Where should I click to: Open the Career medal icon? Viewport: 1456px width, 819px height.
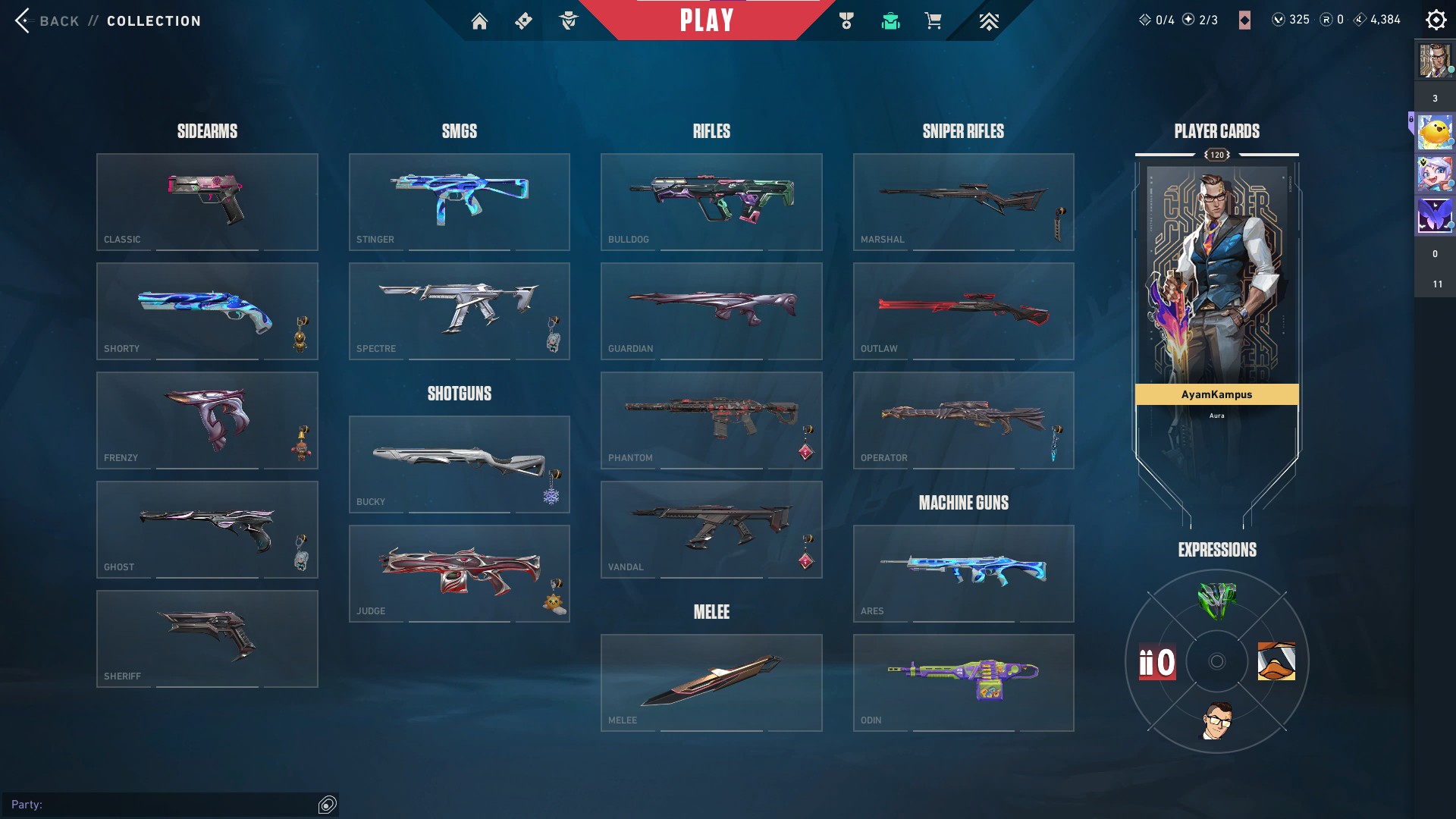click(x=848, y=20)
